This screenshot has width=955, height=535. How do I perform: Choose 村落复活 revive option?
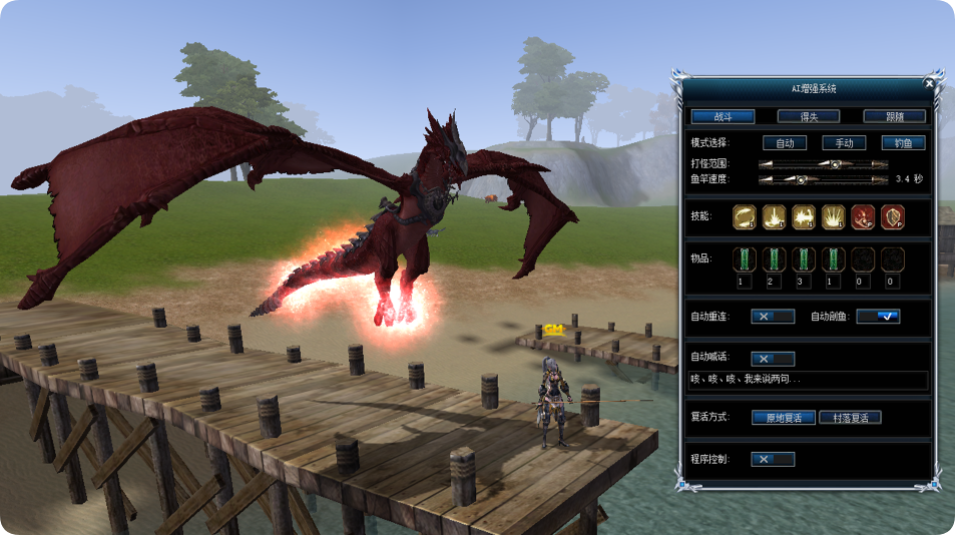850,417
